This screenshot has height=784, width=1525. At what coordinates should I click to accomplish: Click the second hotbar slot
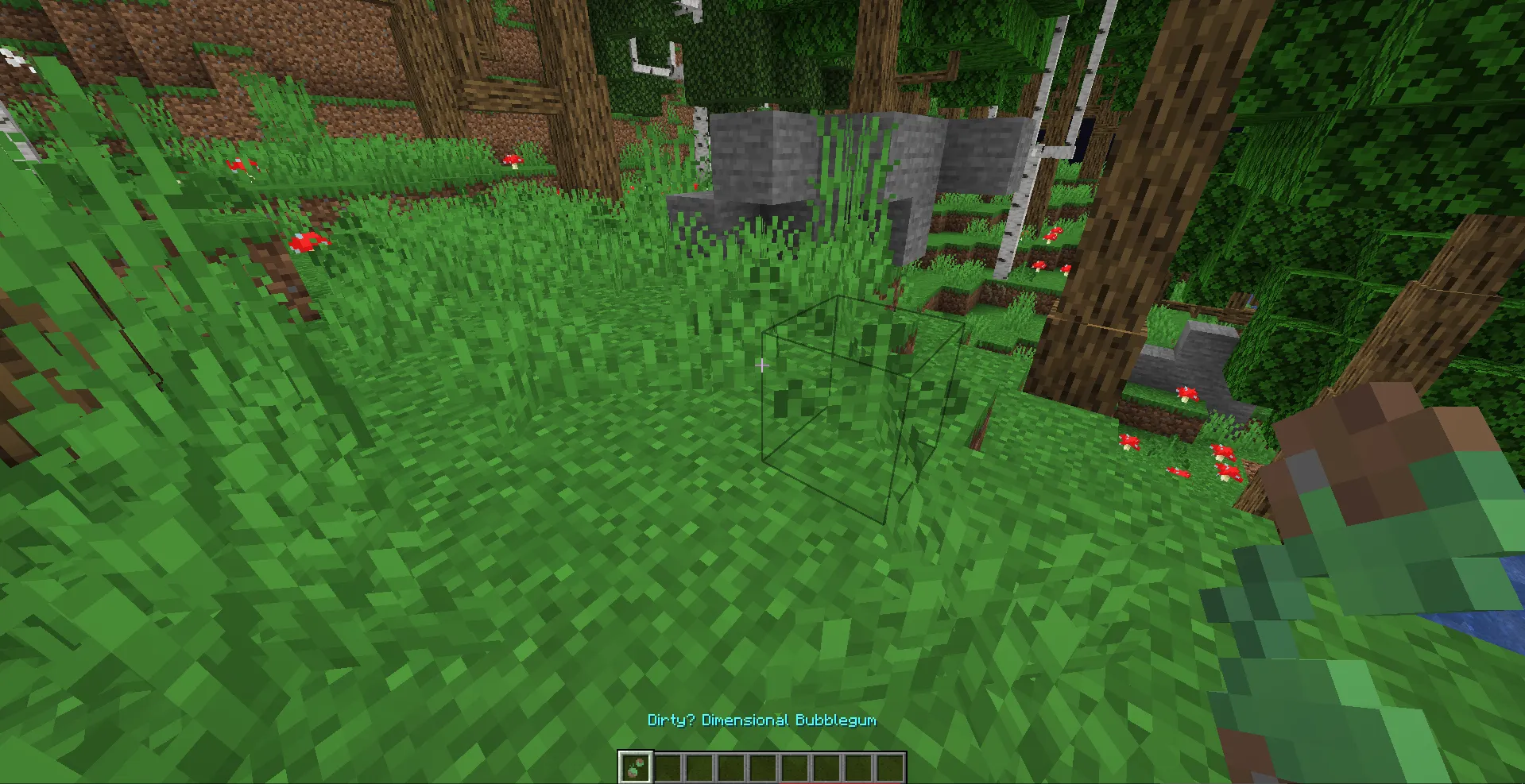[668, 765]
